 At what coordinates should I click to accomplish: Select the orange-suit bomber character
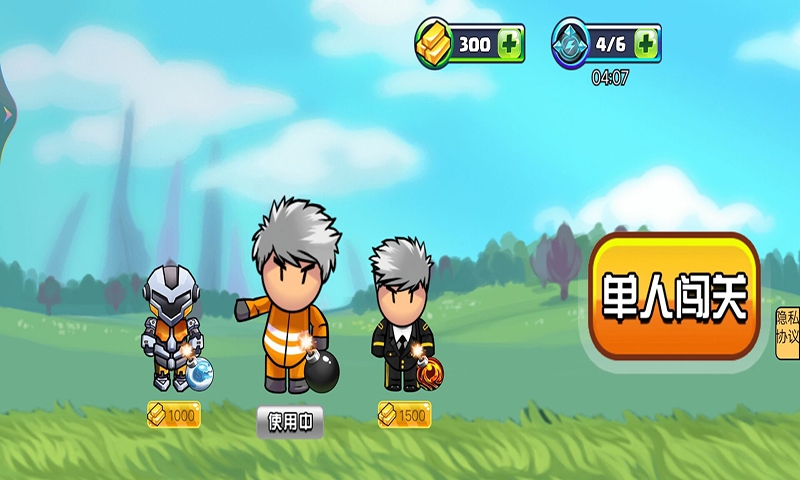coord(290,300)
